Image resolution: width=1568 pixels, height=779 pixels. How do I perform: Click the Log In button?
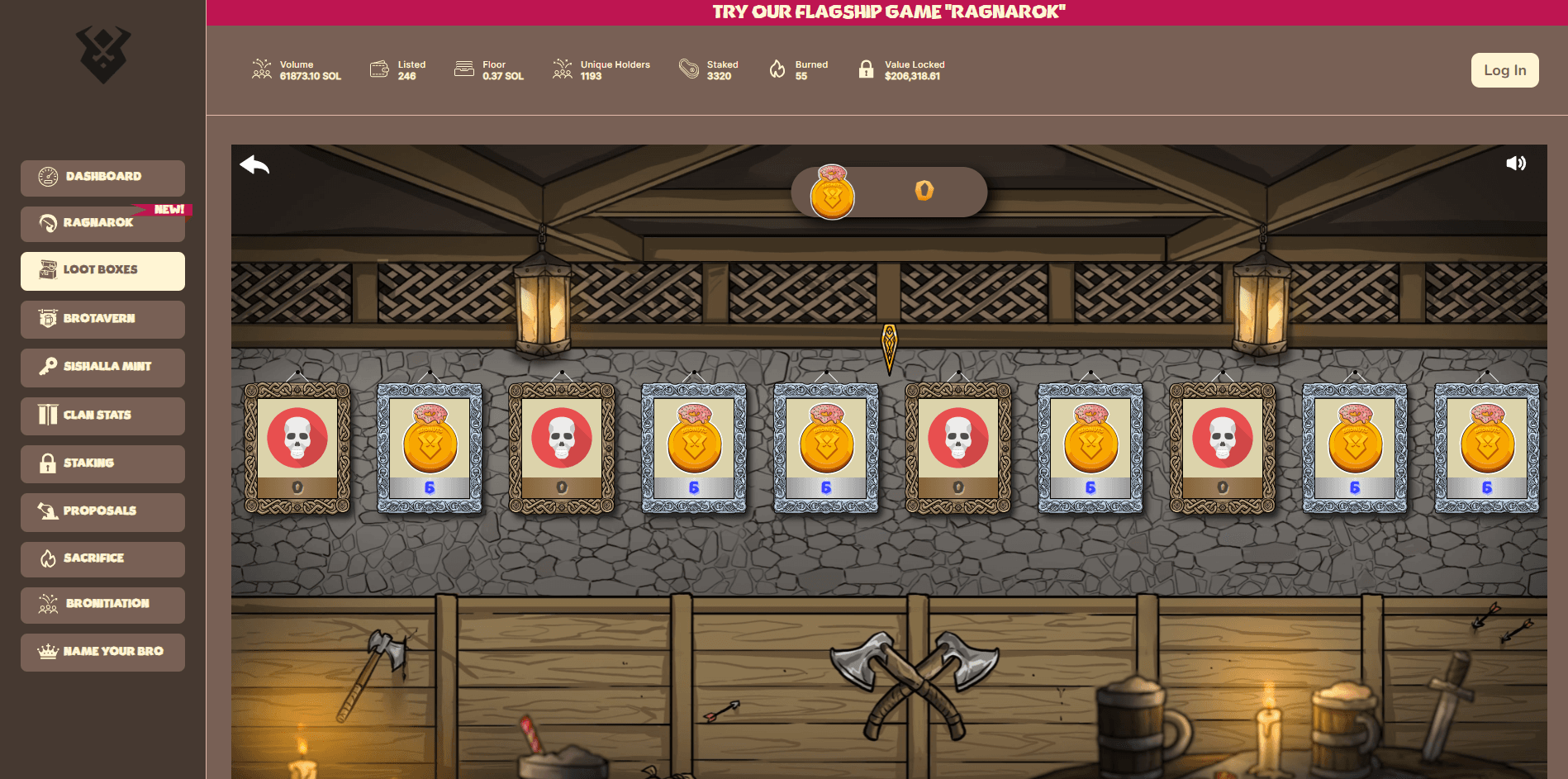point(1504,70)
